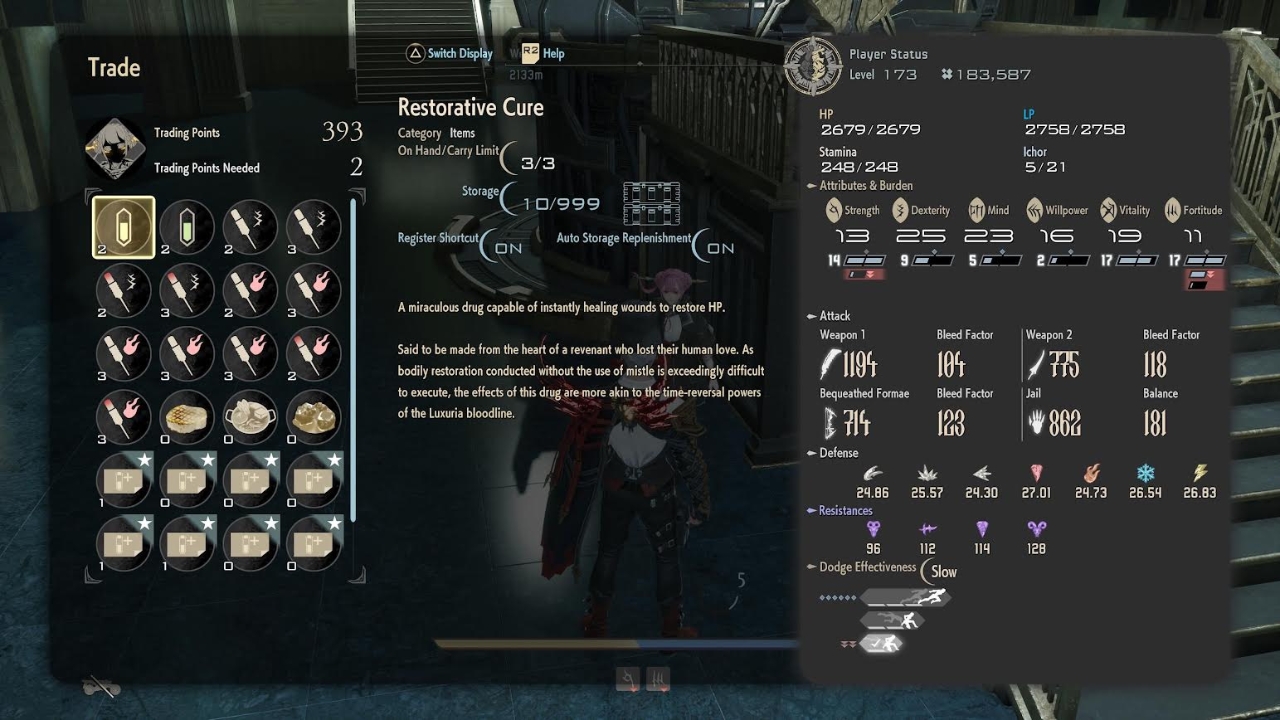Viewport: 1280px width, 720px height.
Task: Toggle the Register Shortcut setting
Action: 505,247
